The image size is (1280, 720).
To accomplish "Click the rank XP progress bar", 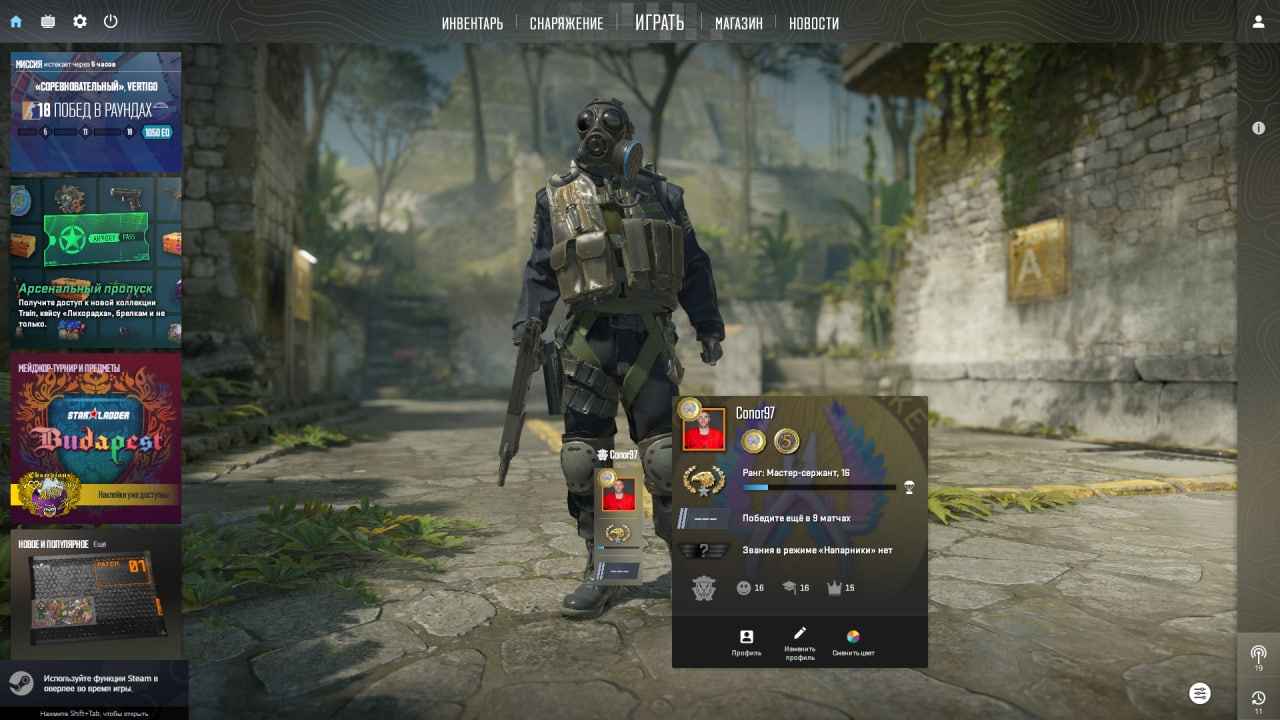I will tap(820, 487).
